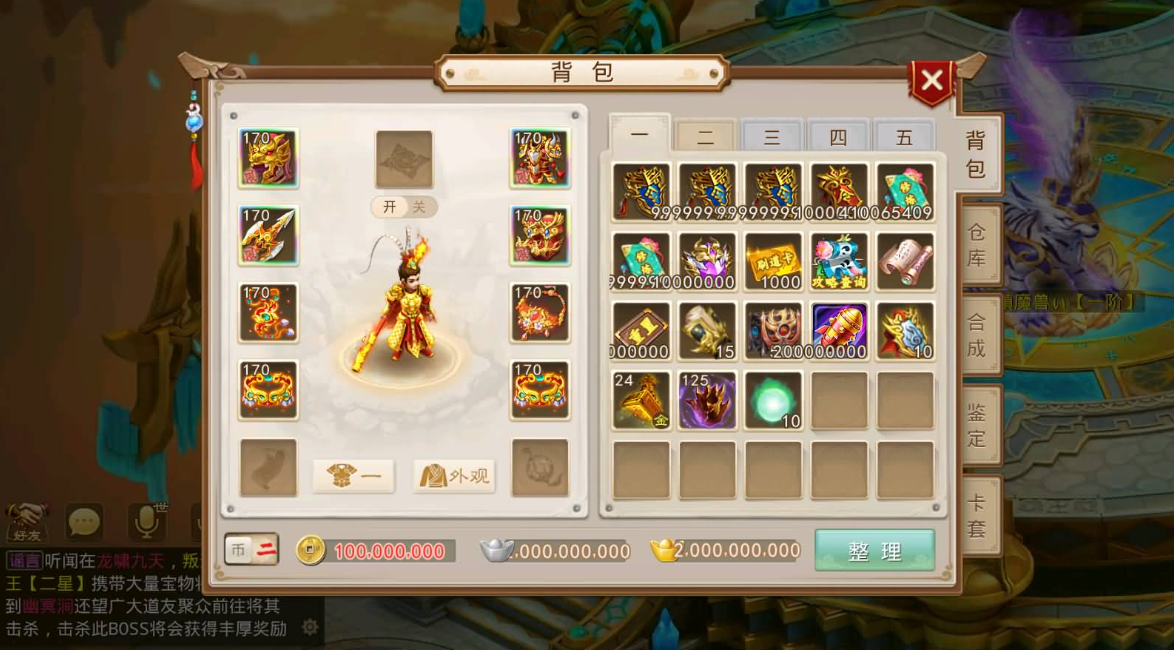Open the 仓库 warehouse side tab
This screenshot has width=1174, height=650.
[976, 246]
